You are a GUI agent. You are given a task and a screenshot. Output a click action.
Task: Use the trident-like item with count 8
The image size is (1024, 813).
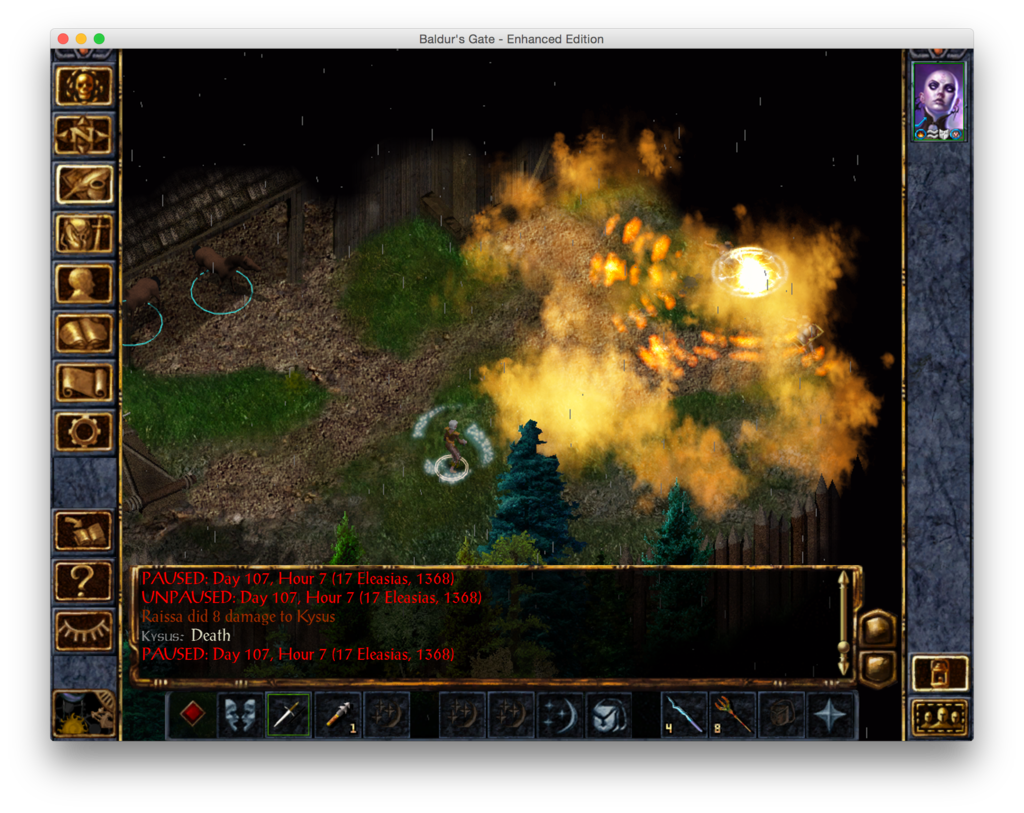(733, 715)
